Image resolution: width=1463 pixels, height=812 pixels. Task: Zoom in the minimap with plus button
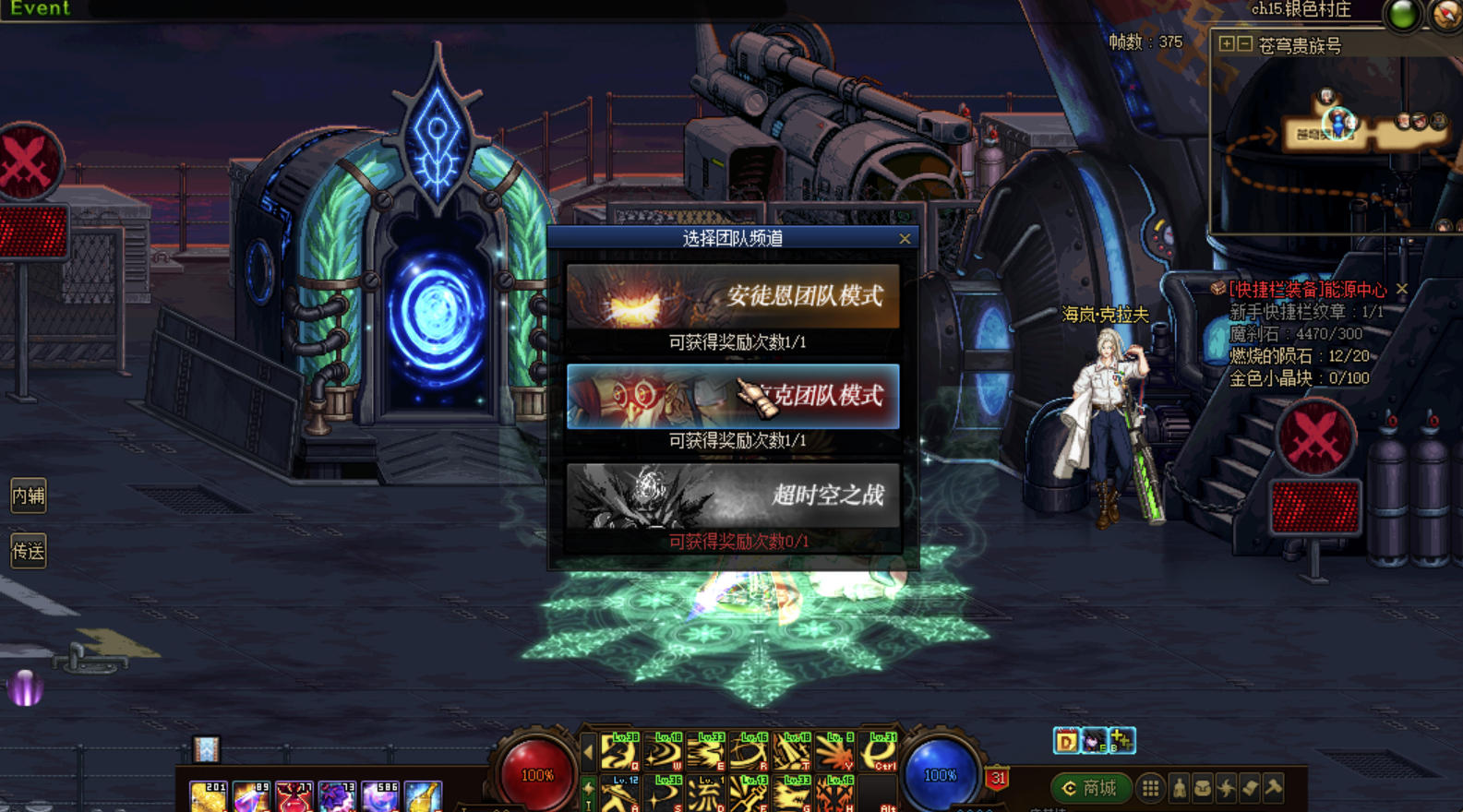click(x=1226, y=44)
